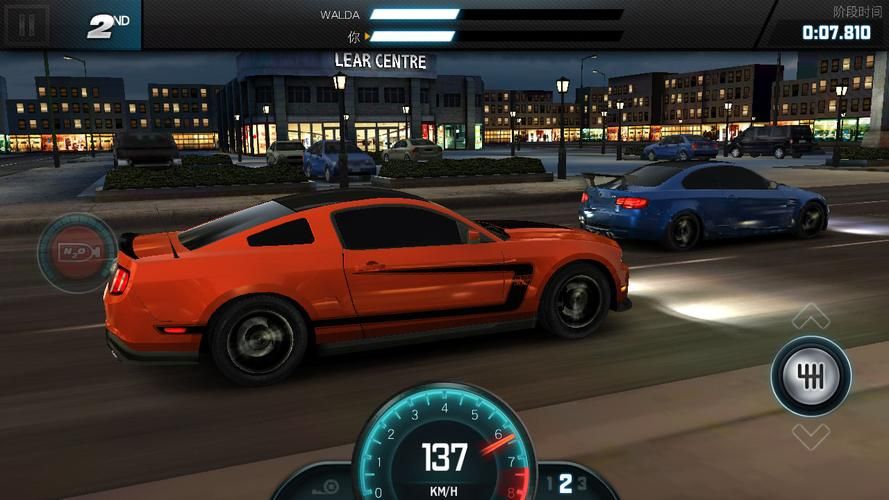Tap the gear shifter button
889x500 pixels.
[x=811, y=376]
